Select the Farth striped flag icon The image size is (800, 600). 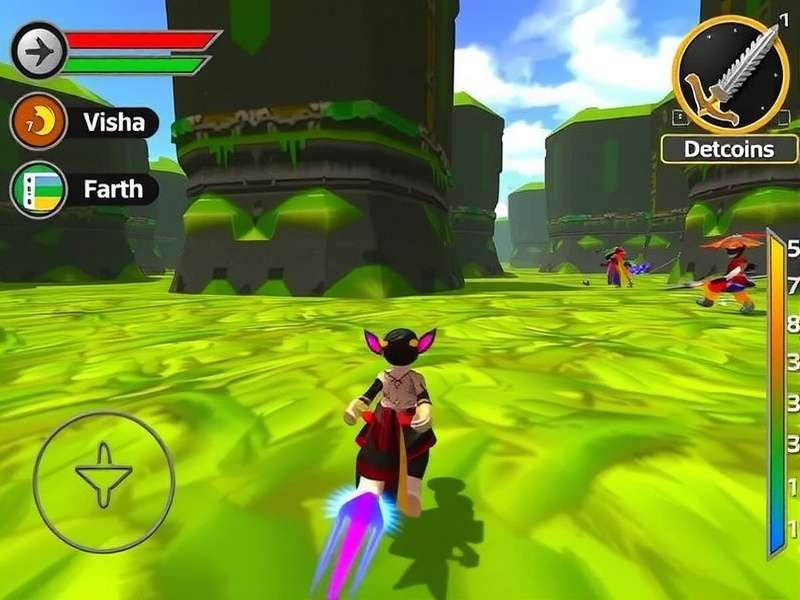pos(38,189)
